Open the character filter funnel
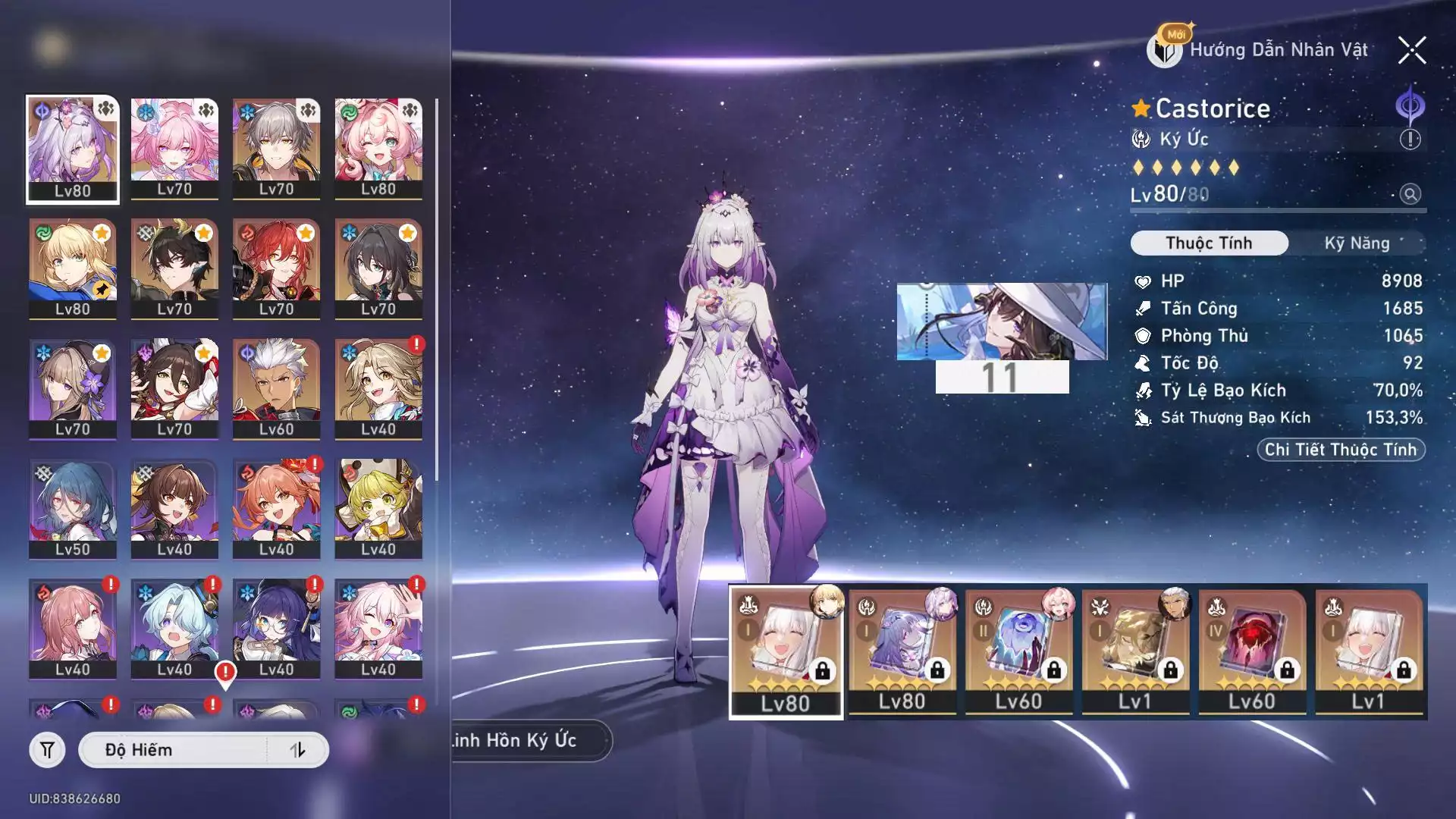Image resolution: width=1456 pixels, height=819 pixels. click(x=47, y=750)
